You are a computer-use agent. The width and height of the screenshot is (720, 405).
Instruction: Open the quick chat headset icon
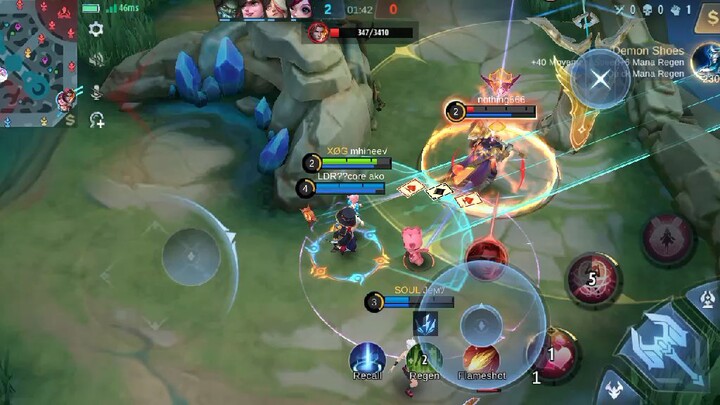(x=97, y=120)
